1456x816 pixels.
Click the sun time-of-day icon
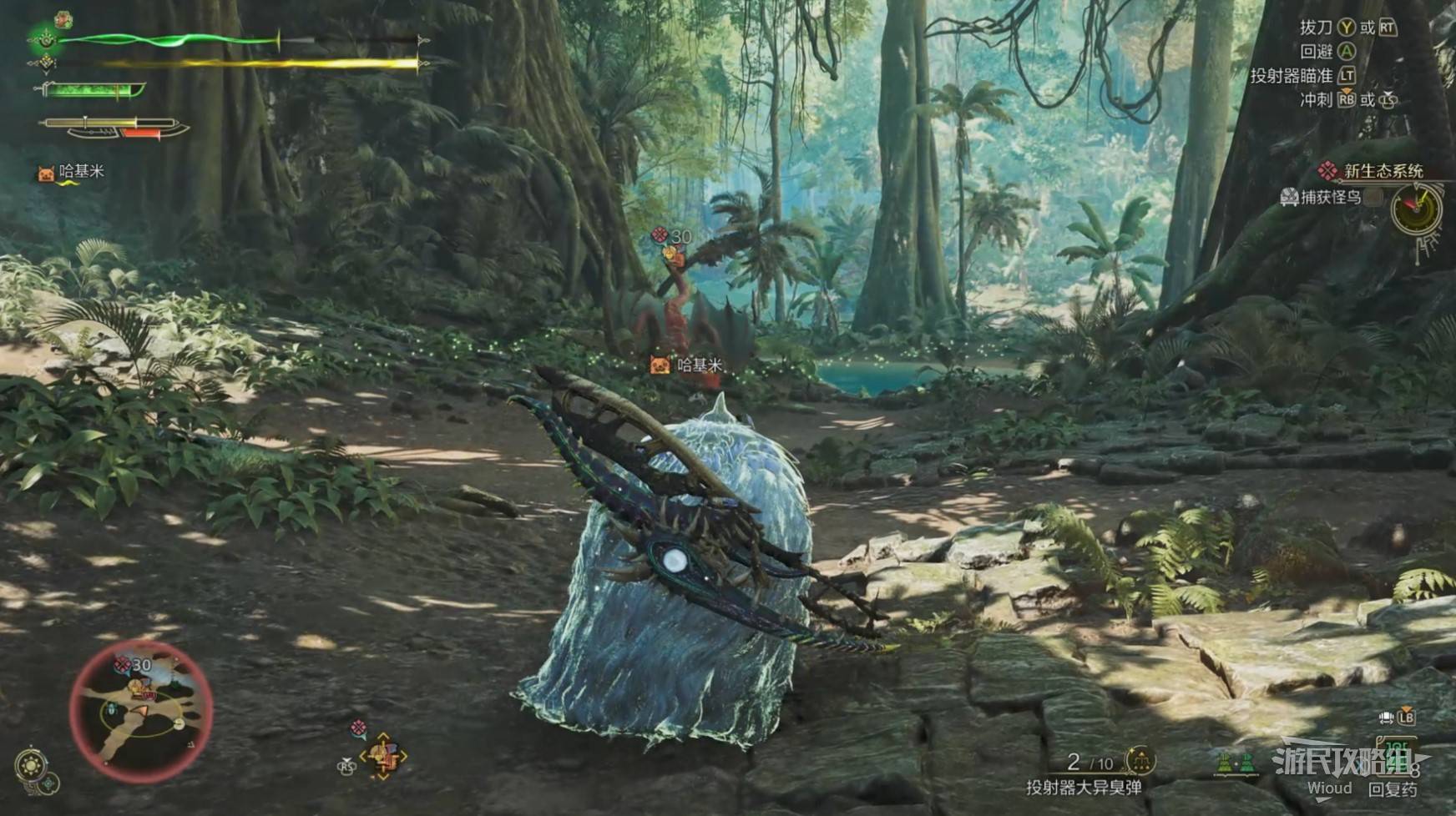tap(31, 765)
